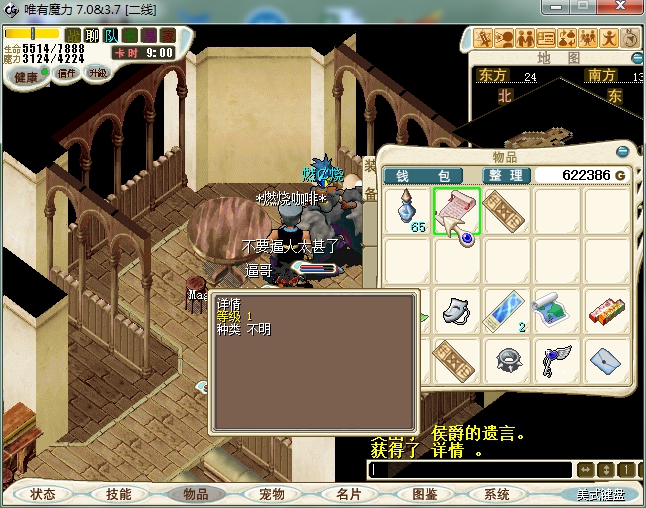Open the 系统 system menu
The image size is (646, 508).
[x=497, y=494]
